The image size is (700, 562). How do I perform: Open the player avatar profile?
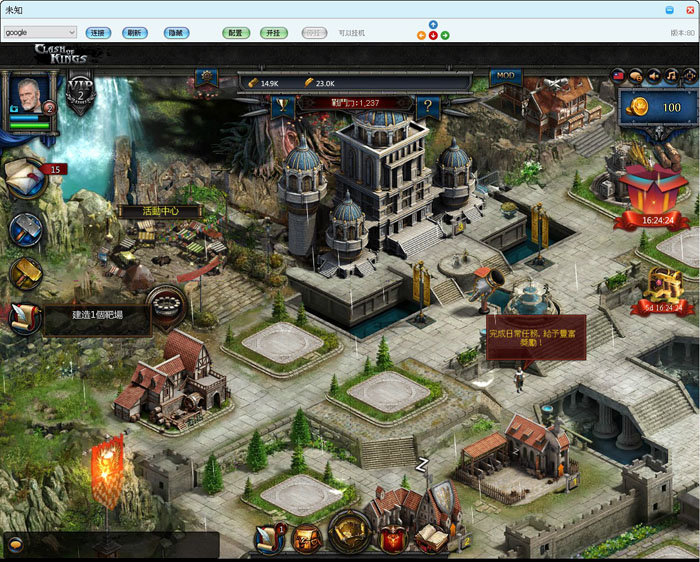pos(28,96)
